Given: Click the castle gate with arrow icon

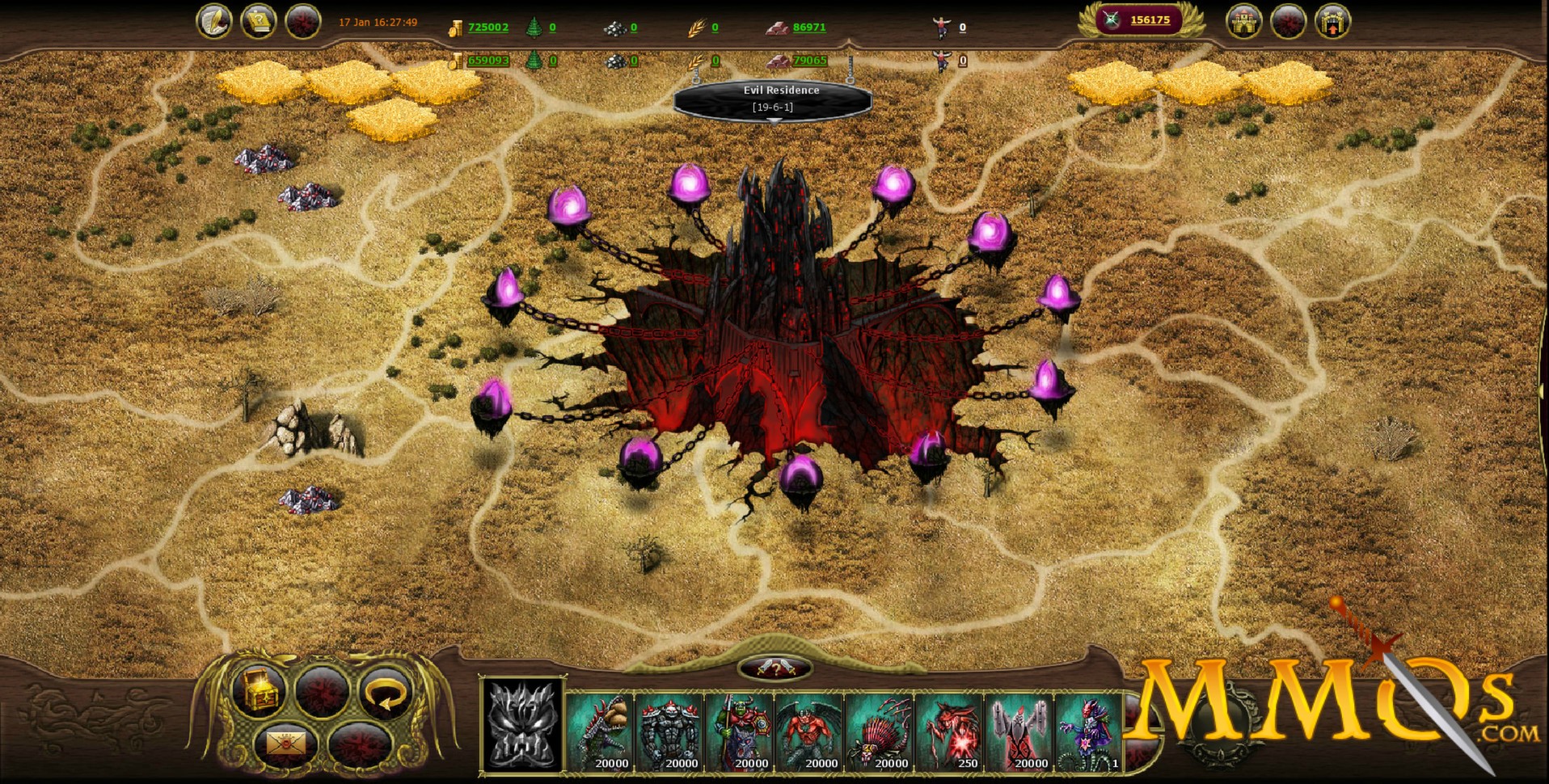Looking at the screenshot, I should [1332, 22].
